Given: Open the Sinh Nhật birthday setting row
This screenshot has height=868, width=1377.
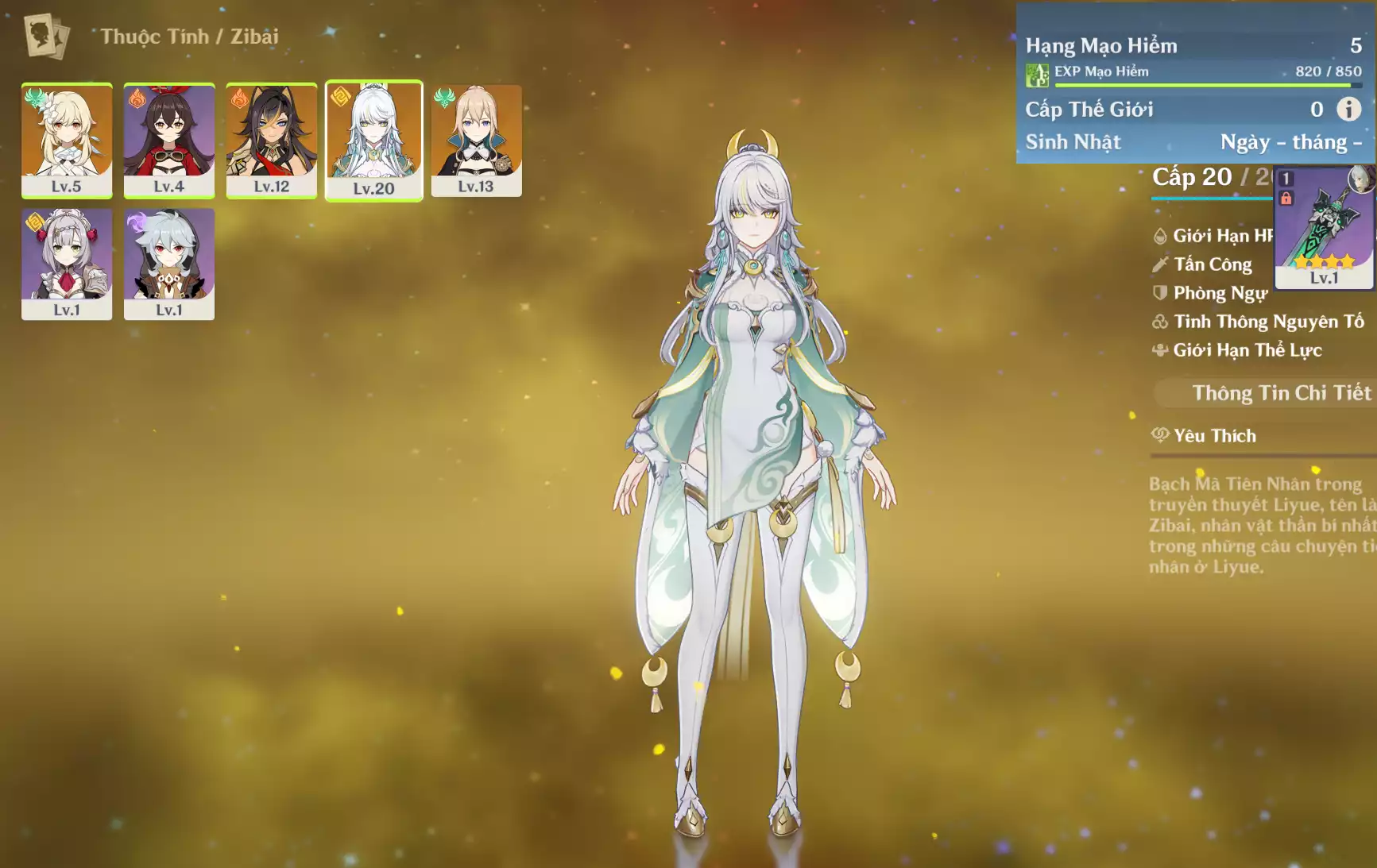Looking at the screenshot, I should point(1193,142).
